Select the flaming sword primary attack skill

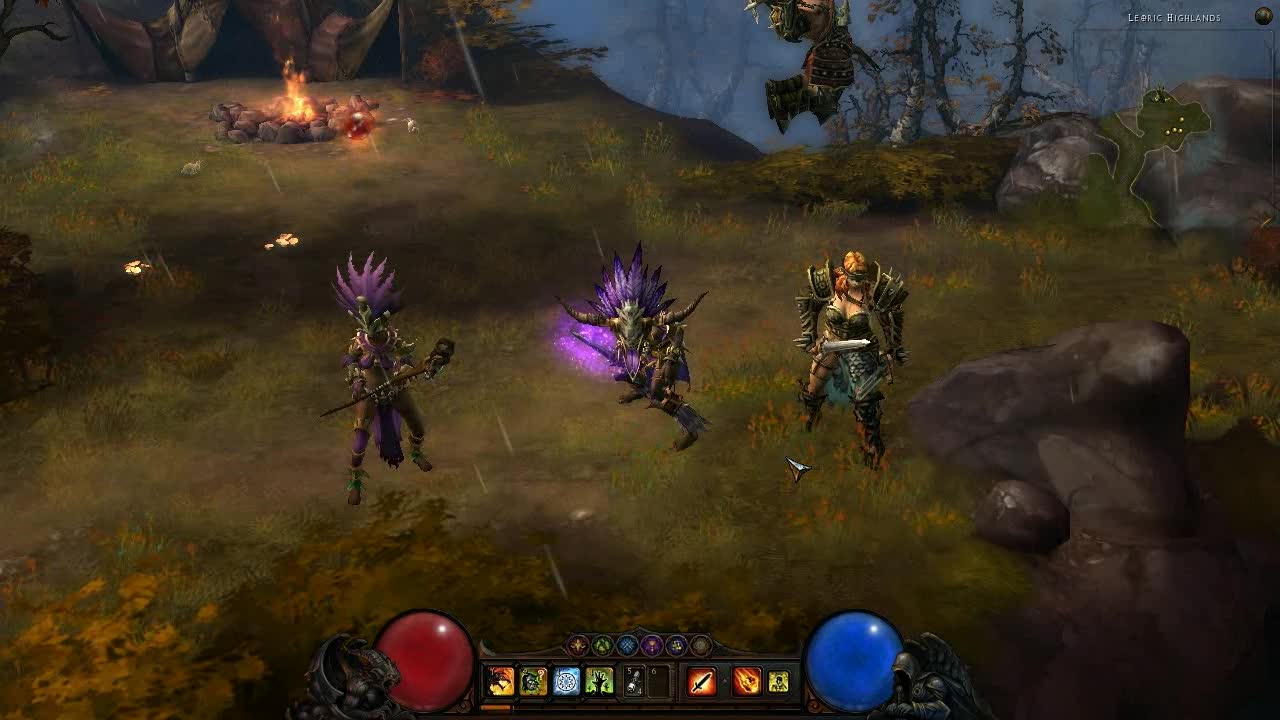click(x=702, y=682)
